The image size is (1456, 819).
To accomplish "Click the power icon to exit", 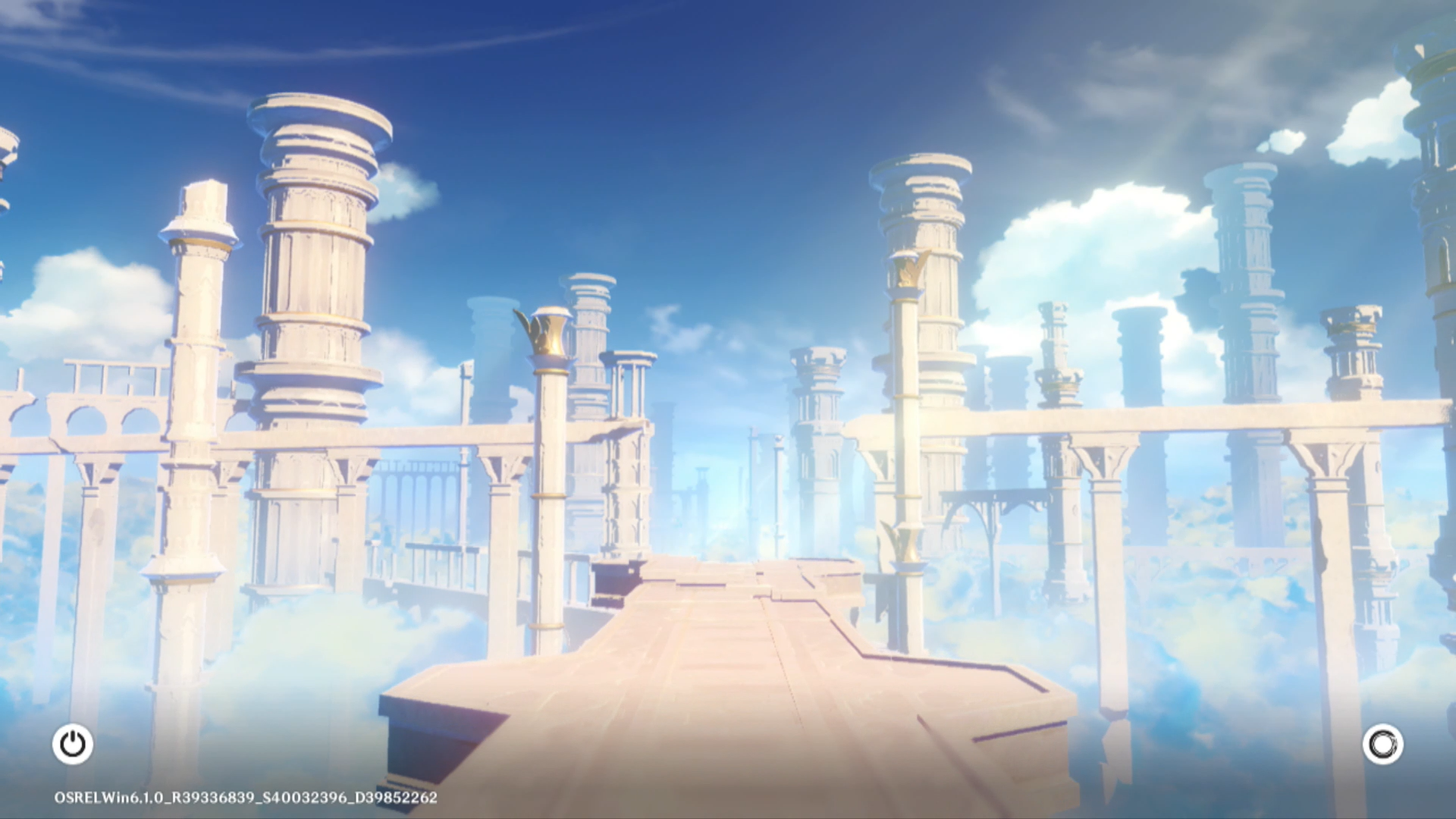I will pos(73,744).
